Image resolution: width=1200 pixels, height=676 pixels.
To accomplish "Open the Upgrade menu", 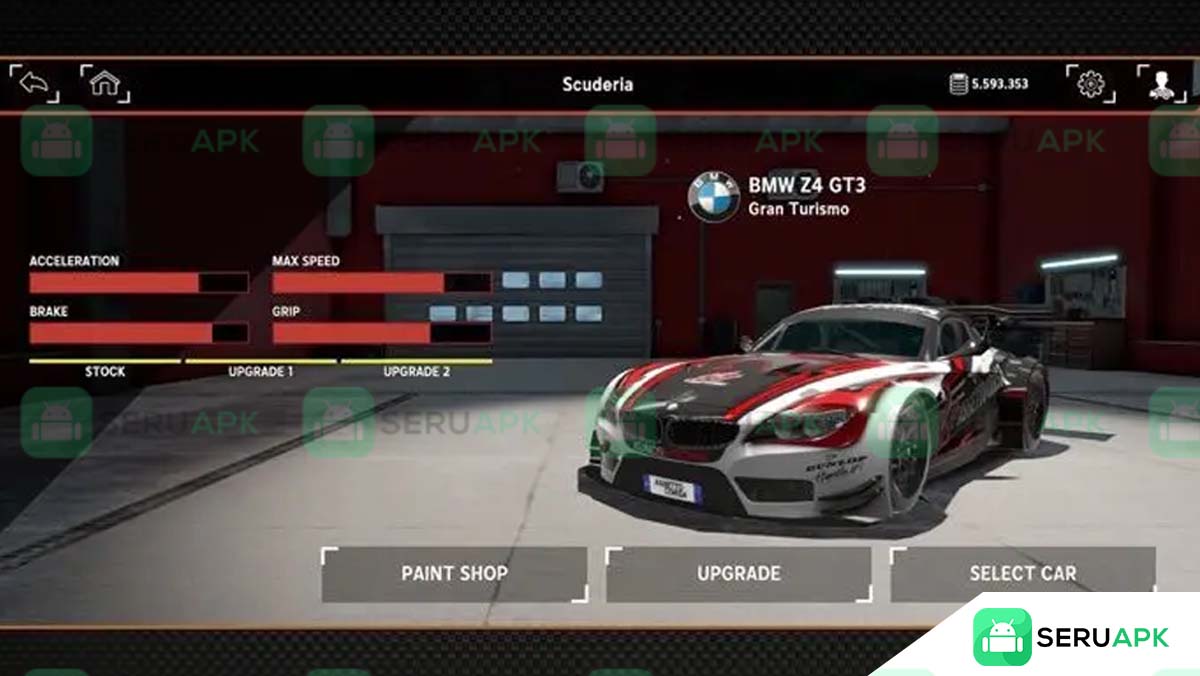I will (738, 574).
